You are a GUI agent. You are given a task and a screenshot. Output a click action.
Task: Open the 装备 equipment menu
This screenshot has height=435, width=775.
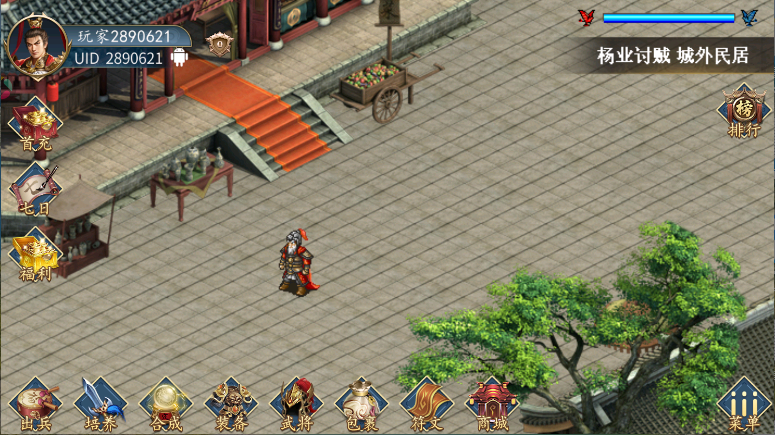coord(231,405)
